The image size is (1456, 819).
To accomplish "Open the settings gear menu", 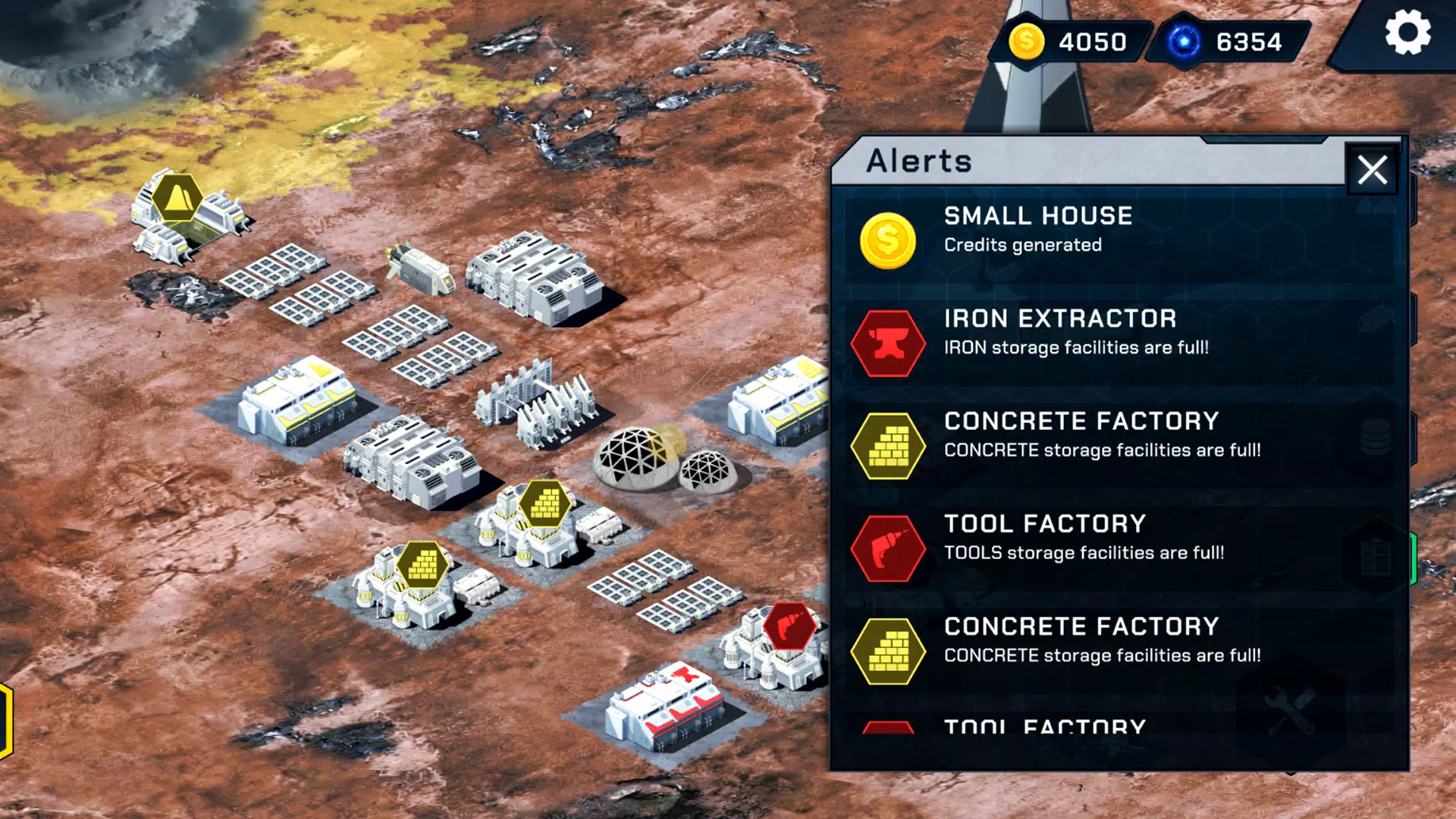I will pyautogui.click(x=1409, y=32).
